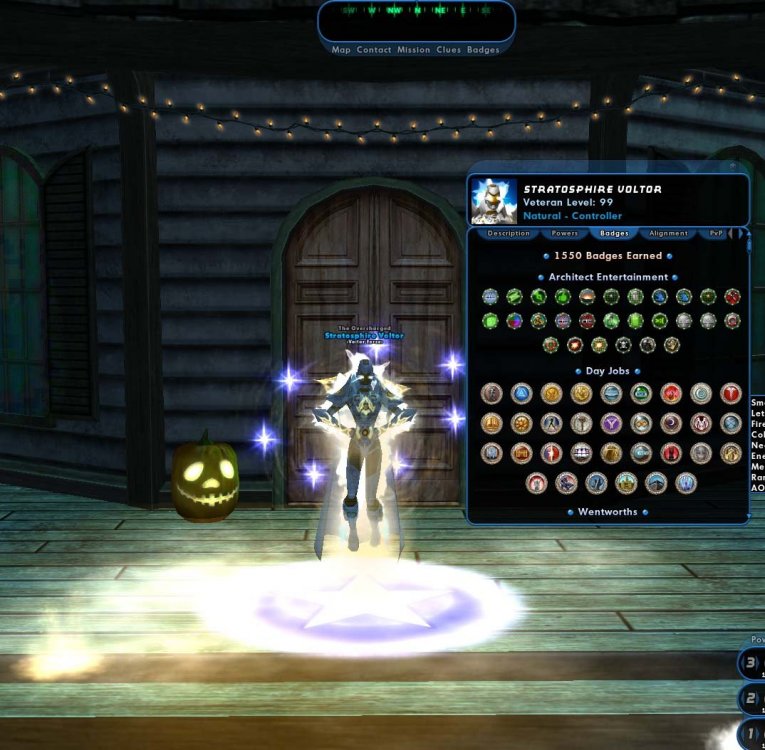Image resolution: width=765 pixels, height=750 pixels.
Task: Select power tray number 2
Action: tap(749, 698)
